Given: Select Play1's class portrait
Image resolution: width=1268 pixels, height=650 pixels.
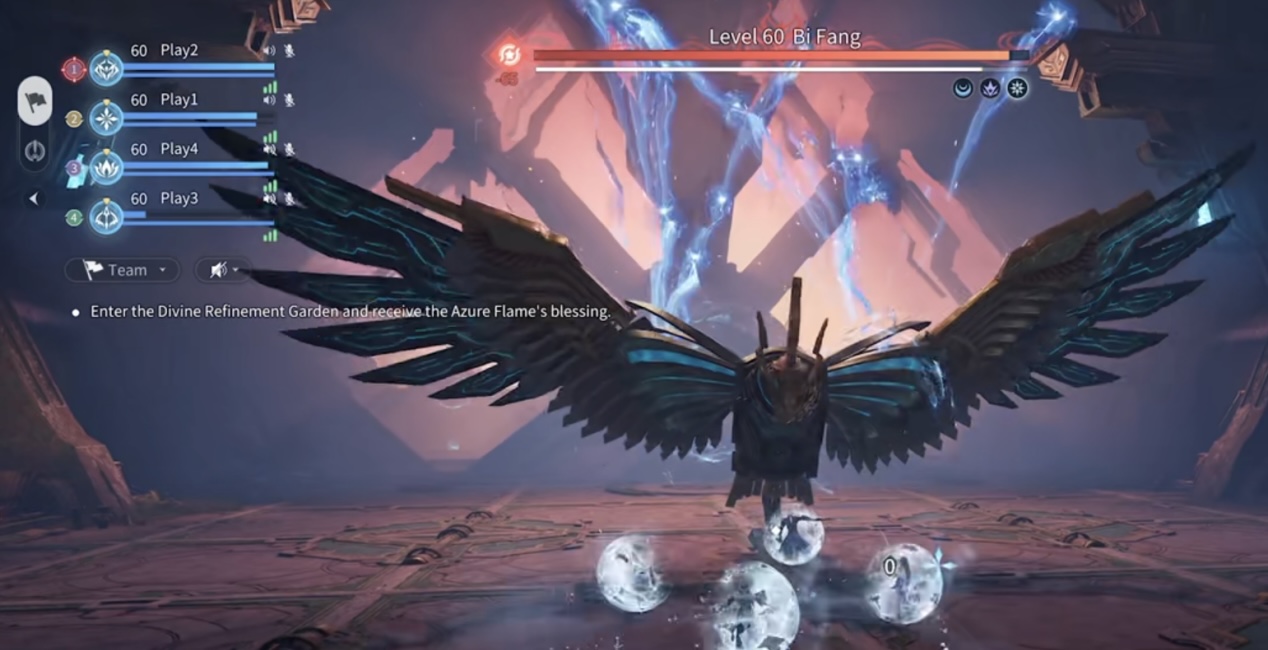Looking at the screenshot, I should pyautogui.click(x=107, y=118).
